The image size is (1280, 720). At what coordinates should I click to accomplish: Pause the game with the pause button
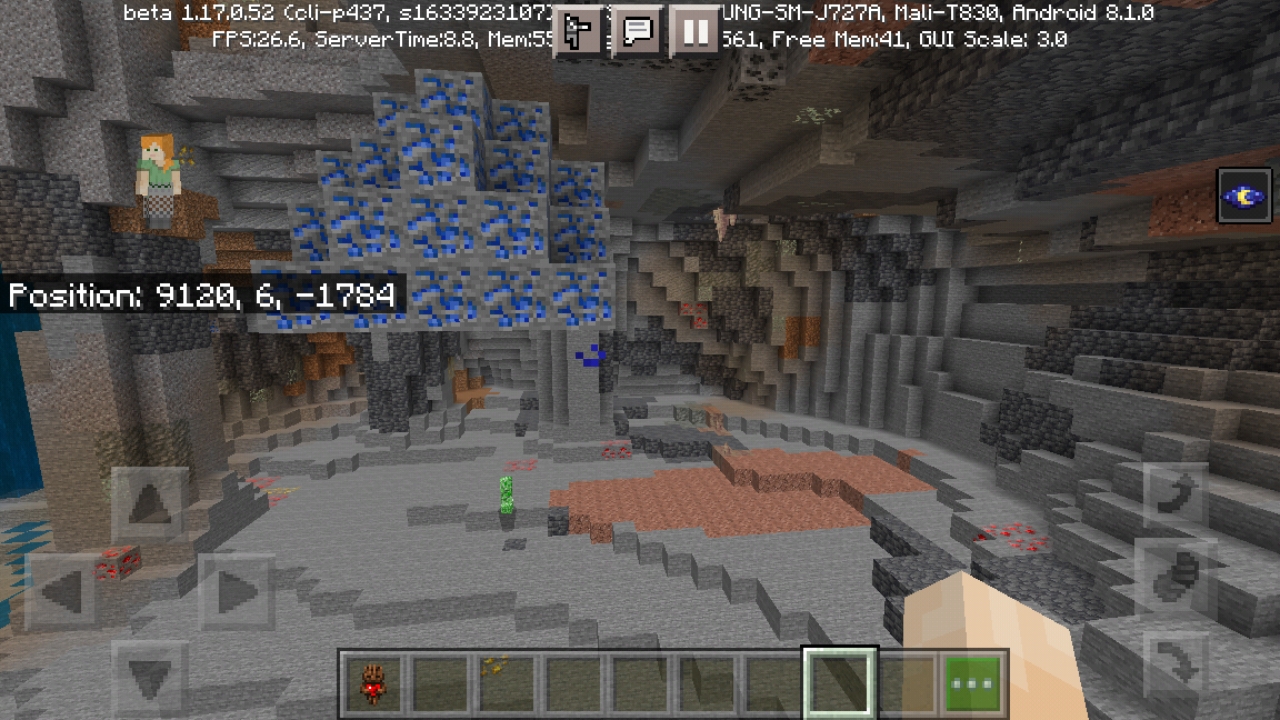[x=694, y=32]
